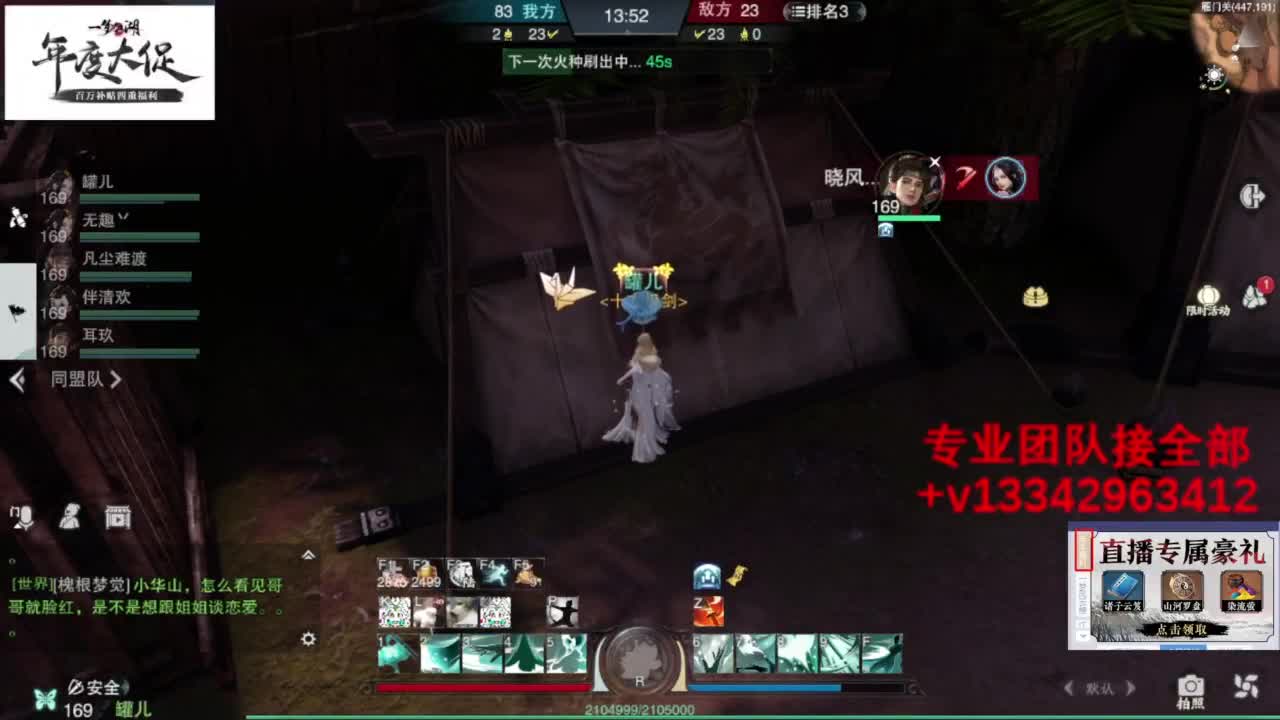
Task: Check the 2104999/2105000 health bar
Action: coord(640,707)
